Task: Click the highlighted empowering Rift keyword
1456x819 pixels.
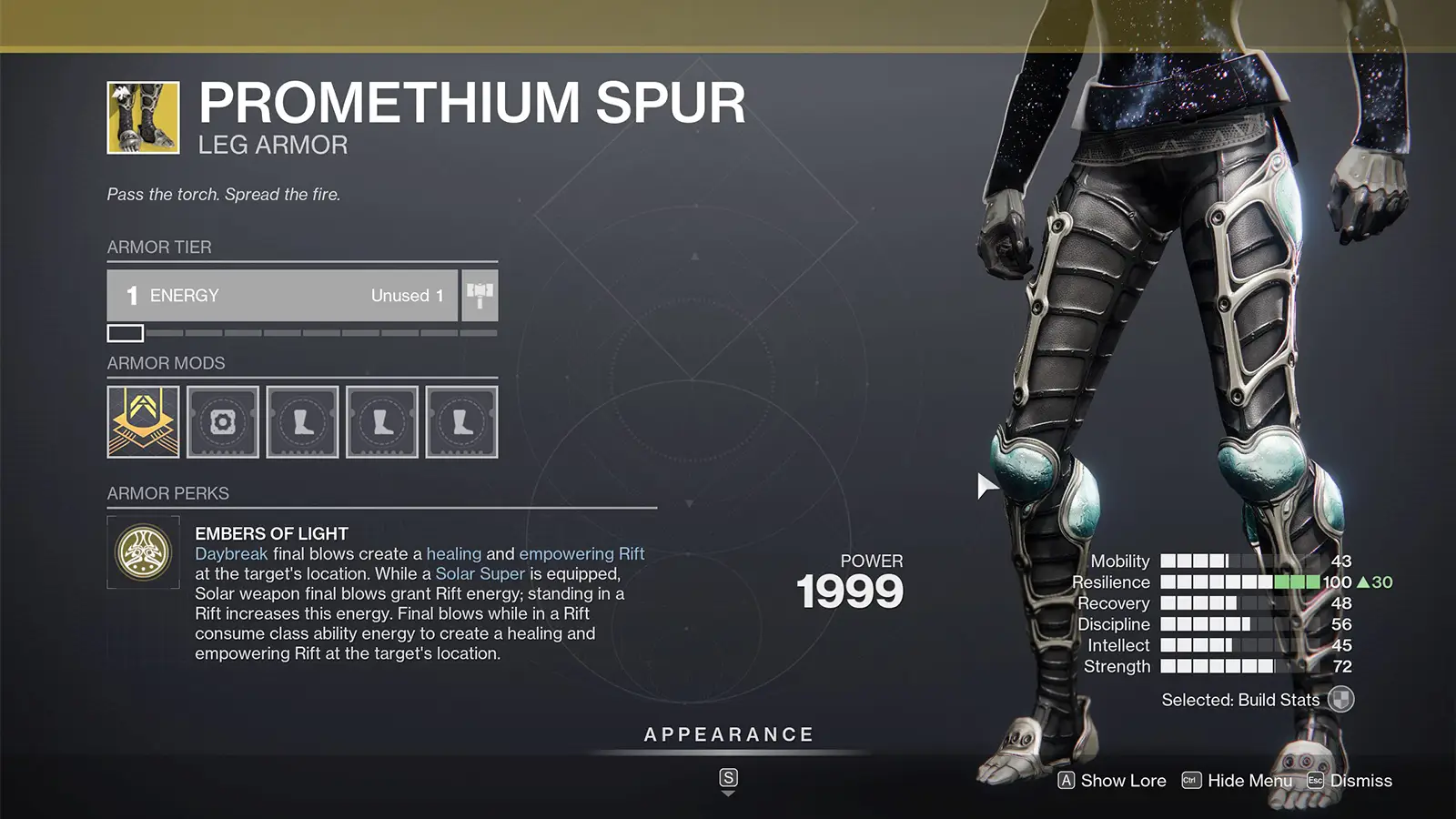Action: (x=582, y=553)
